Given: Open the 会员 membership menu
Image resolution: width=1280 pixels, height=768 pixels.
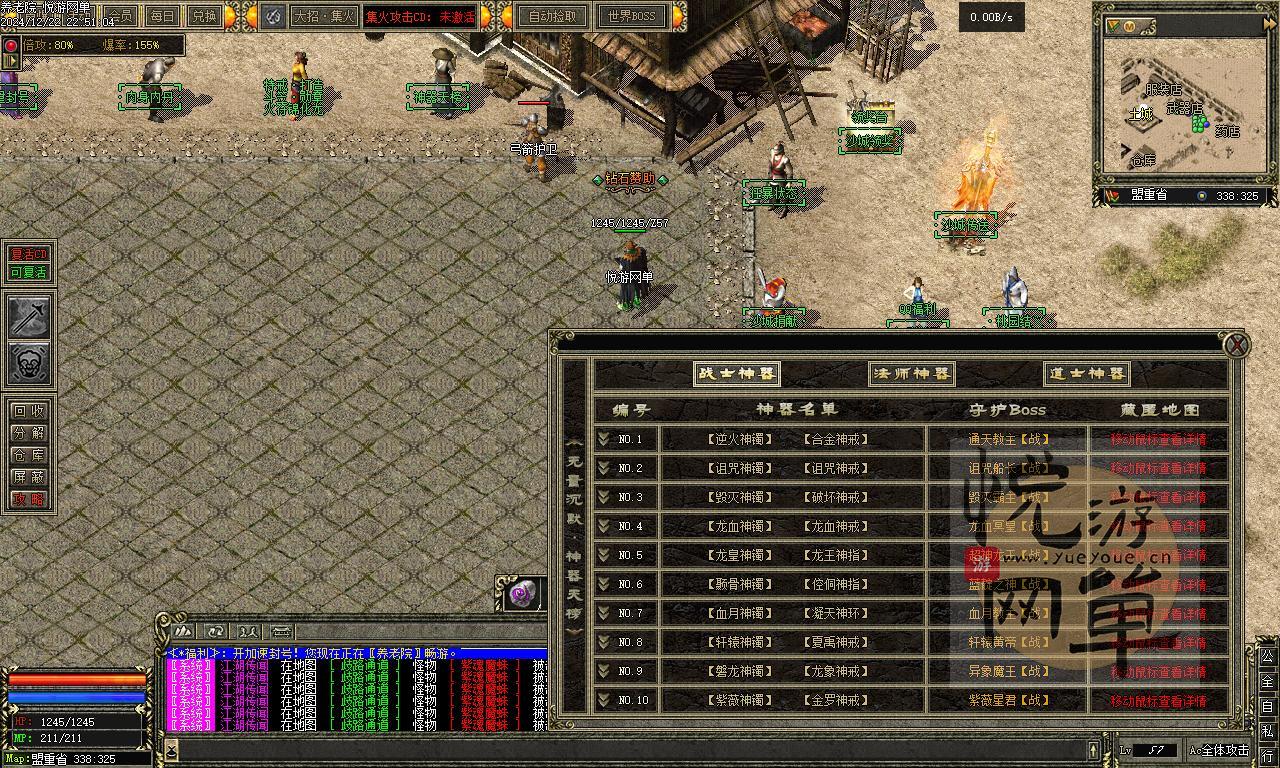Looking at the screenshot, I should tap(121, 16).
